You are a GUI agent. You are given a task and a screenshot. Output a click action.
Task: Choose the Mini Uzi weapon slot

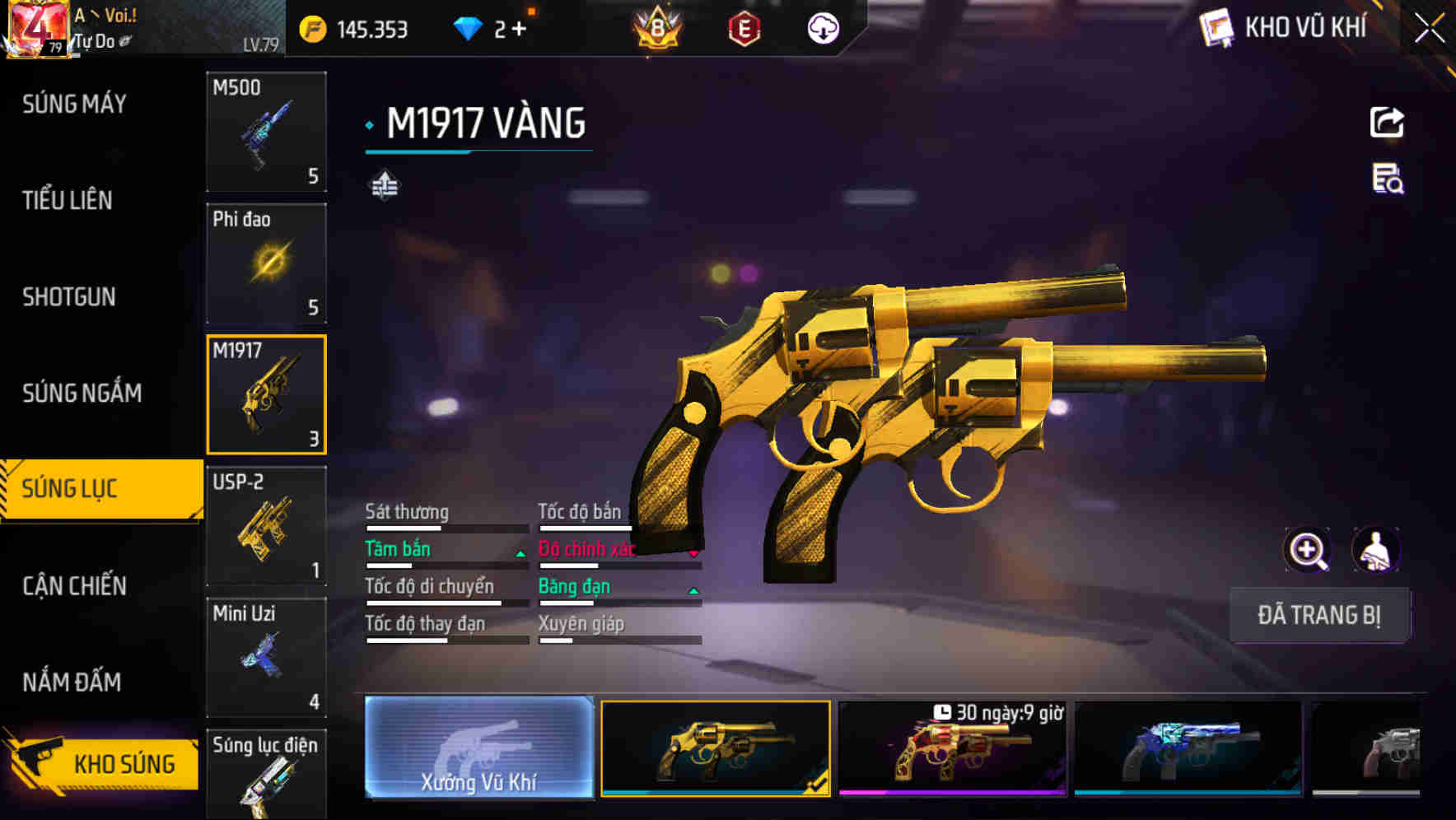click(266, 657)
